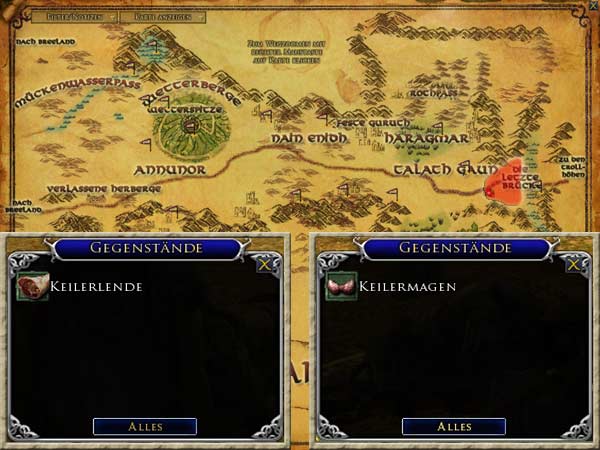600x450 pixels.
Task: Click Alles in the Keilerlende window
Action: pyautogui.click(x=145, y=427)
